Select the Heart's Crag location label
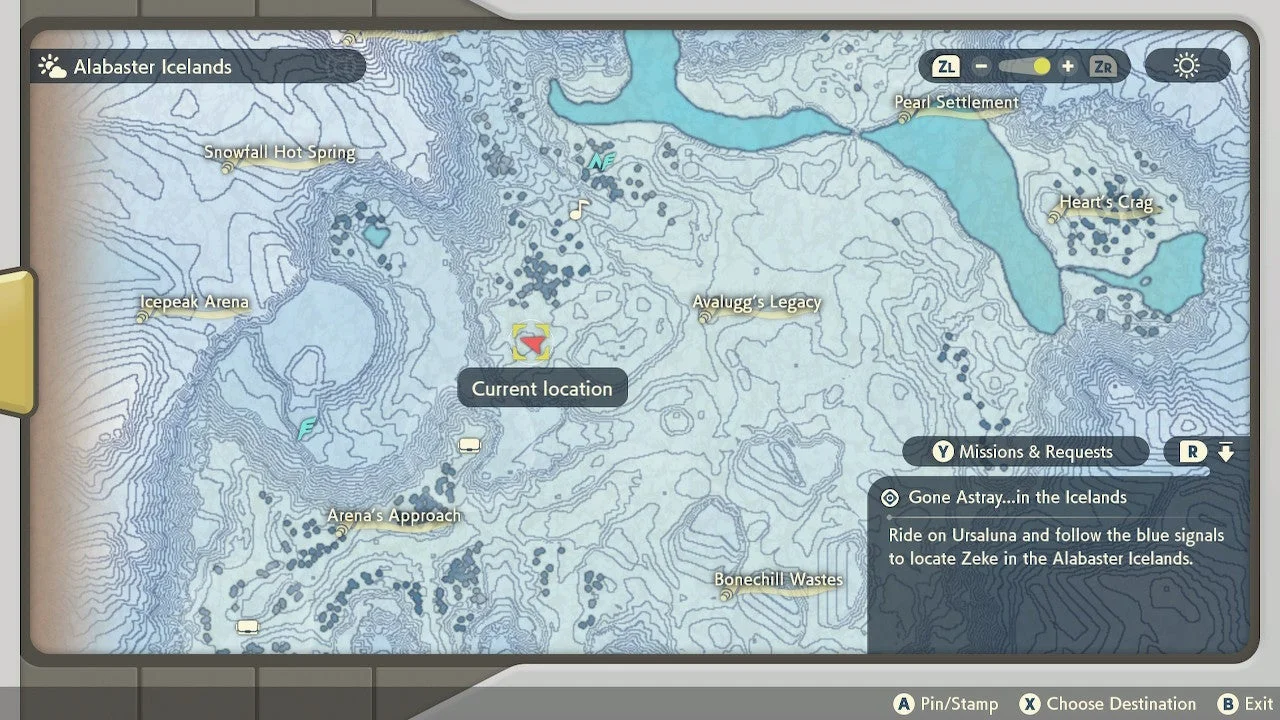The width and height of the screenshot is (1280, 720). (1105, 204)
